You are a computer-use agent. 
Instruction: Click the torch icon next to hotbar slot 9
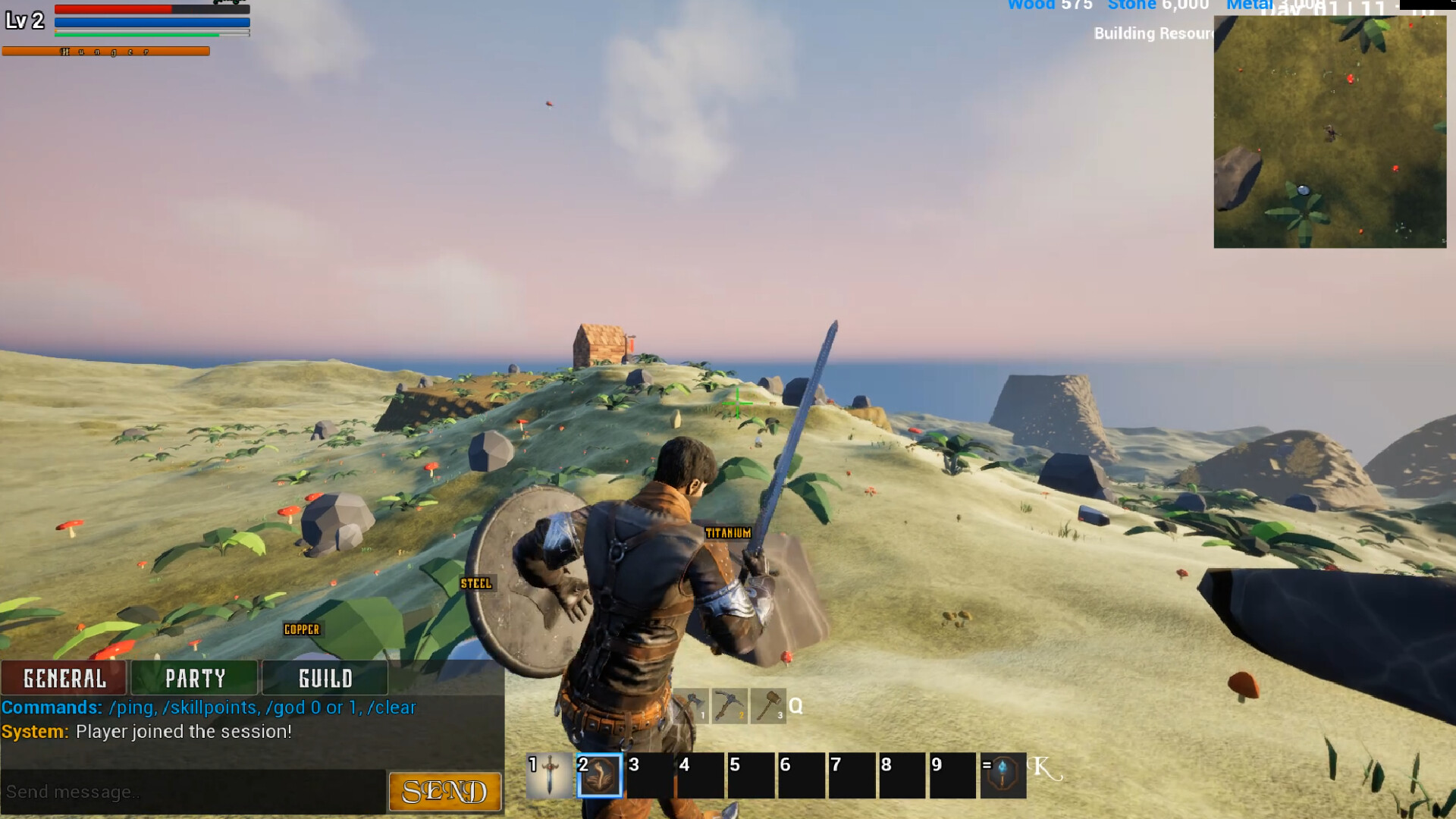point(1003,776)
